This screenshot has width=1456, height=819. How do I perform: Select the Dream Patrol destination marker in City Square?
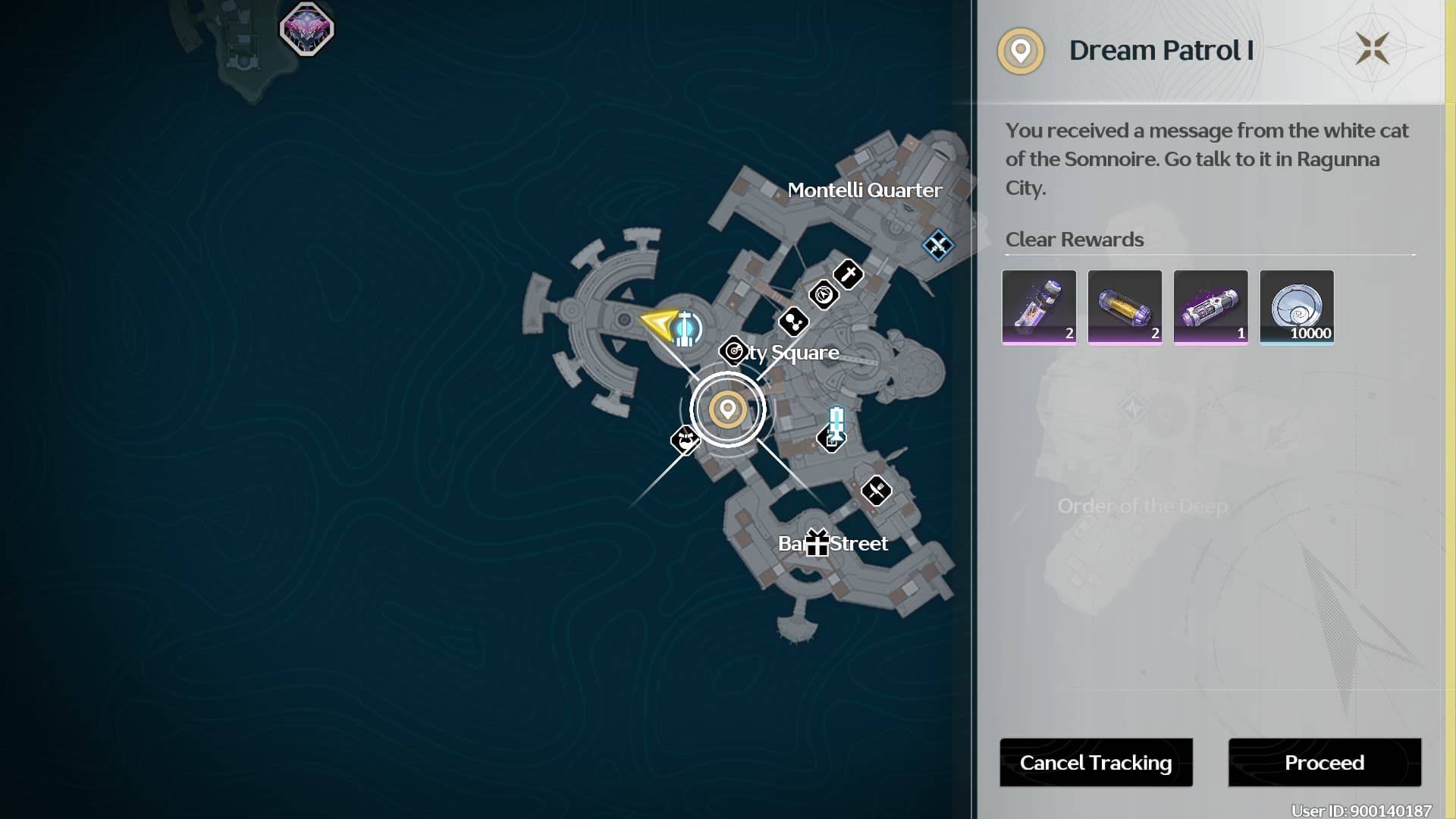pyautogui.click(x=729, y=409)
